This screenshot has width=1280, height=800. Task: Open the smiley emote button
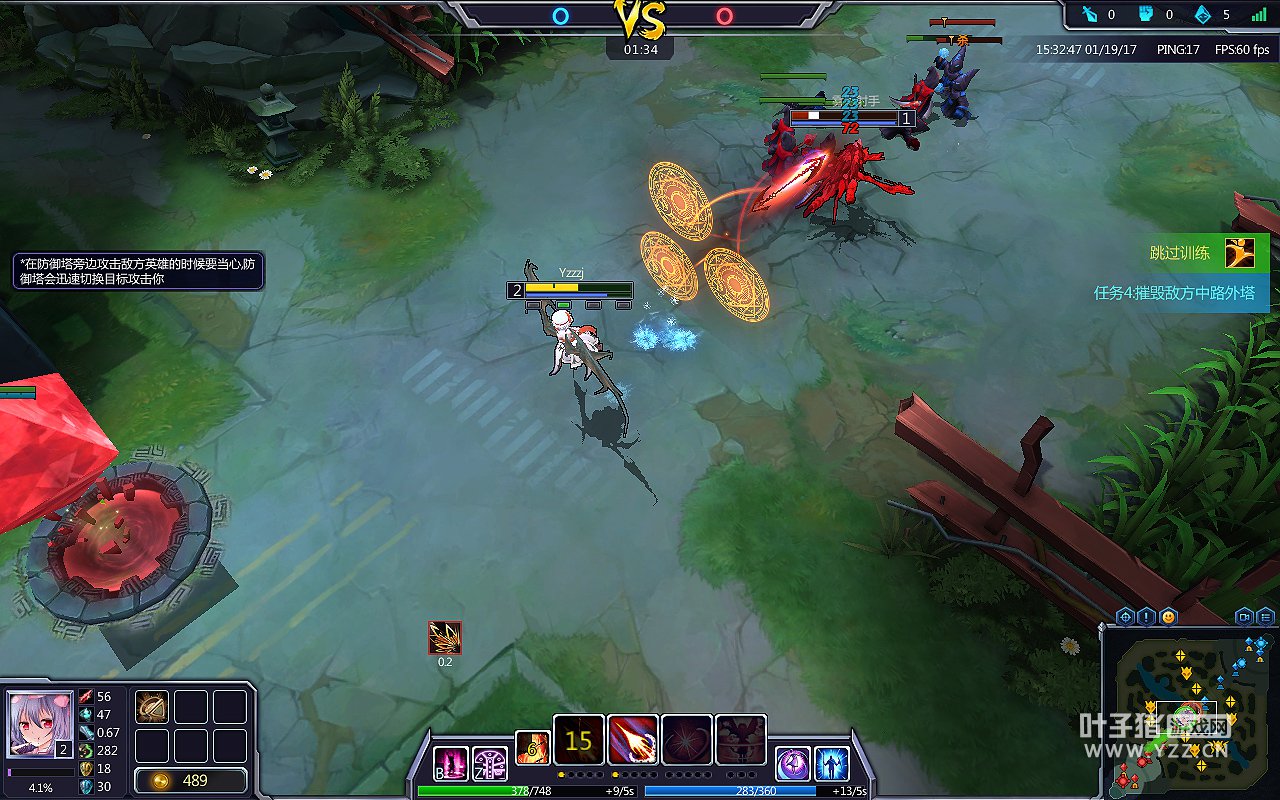tap(1169, 617)
